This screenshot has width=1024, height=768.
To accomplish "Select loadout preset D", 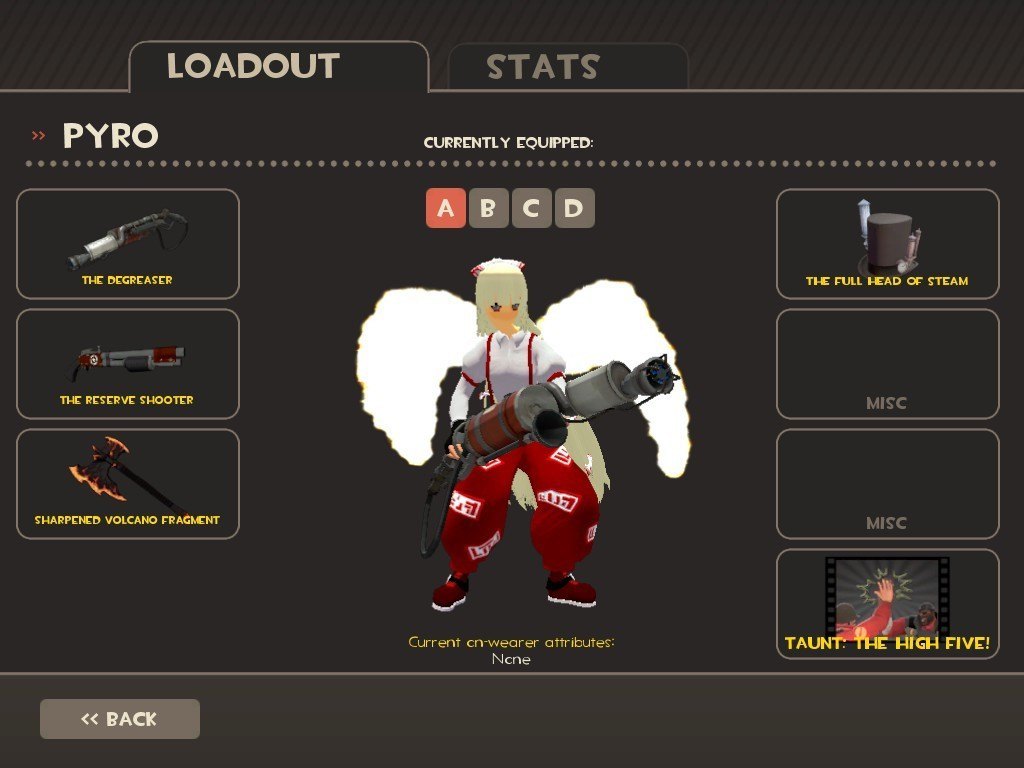I will tap(575, 208).
